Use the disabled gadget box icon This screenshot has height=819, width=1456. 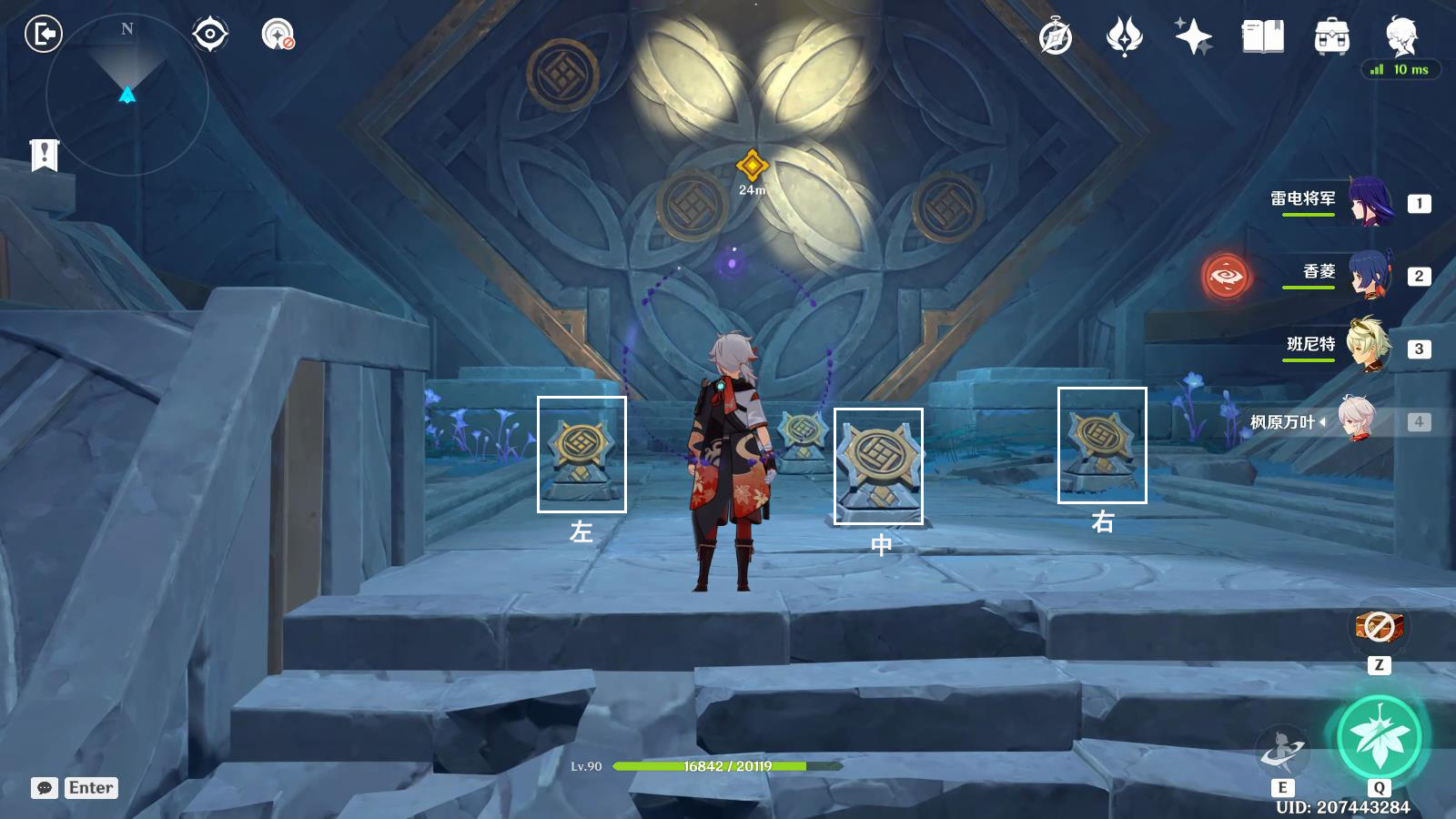1379,627
